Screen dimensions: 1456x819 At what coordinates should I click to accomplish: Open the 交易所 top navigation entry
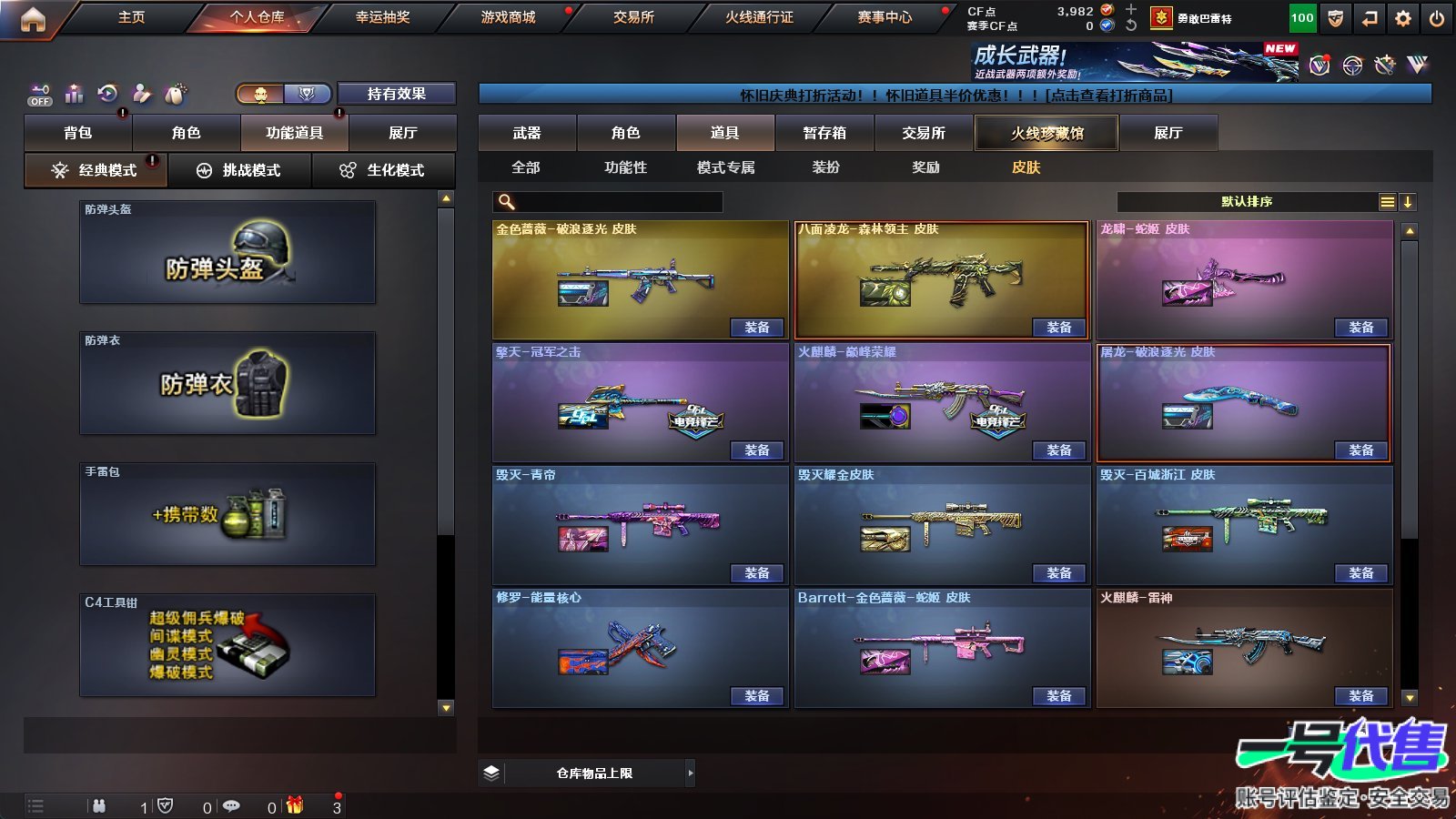[633, 17]
